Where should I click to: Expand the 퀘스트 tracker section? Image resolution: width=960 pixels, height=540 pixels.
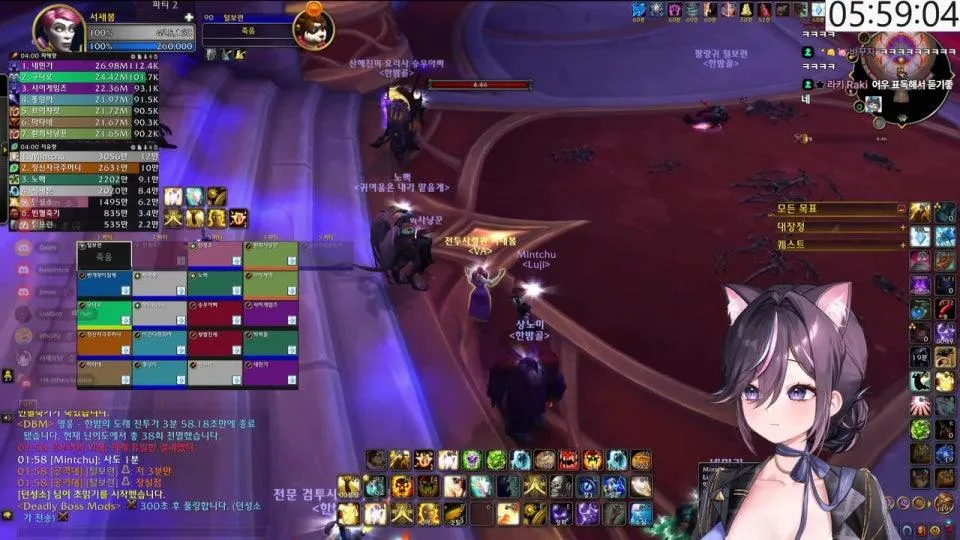coord(902,243)
